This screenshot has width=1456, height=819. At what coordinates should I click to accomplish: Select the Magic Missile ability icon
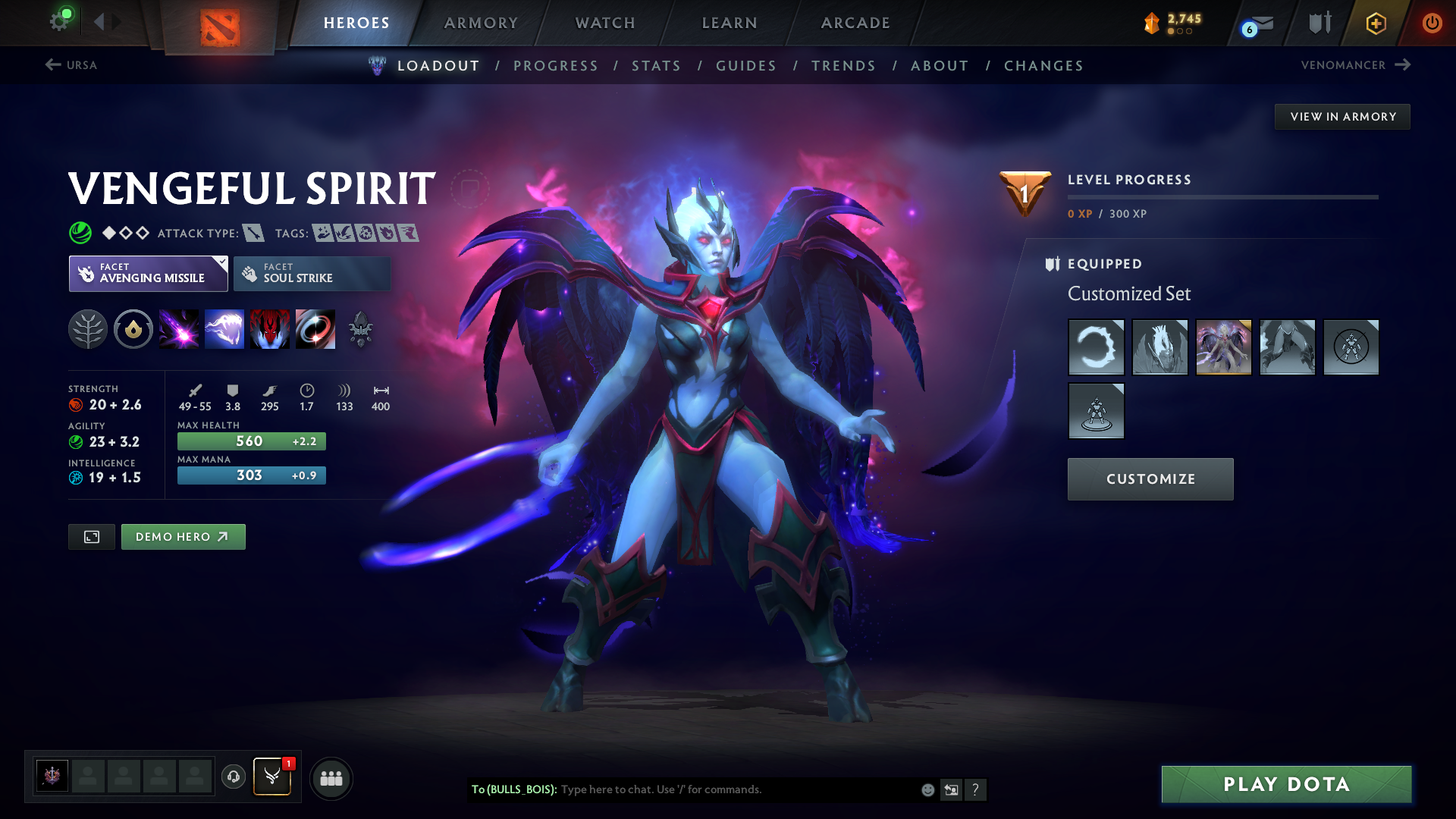coord(179,329)
